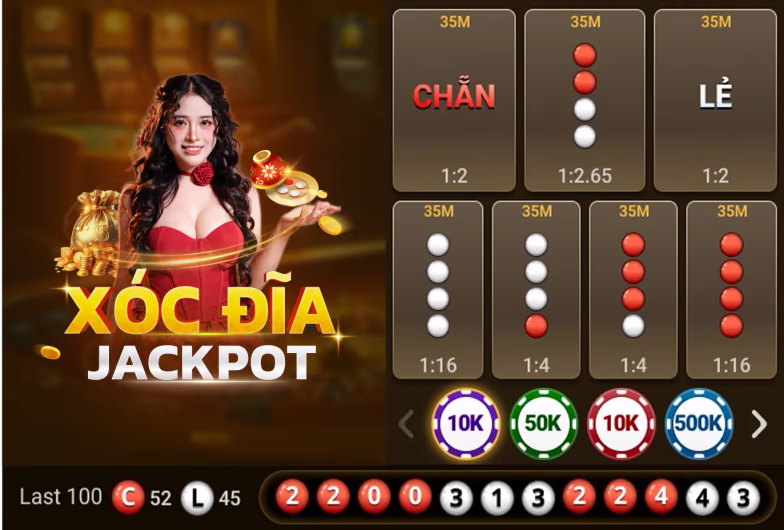This screenshot has height=530, width=784.
Task: Show previous chips with the left arrow
Action: pyautogui.click(x=406, y=424)
